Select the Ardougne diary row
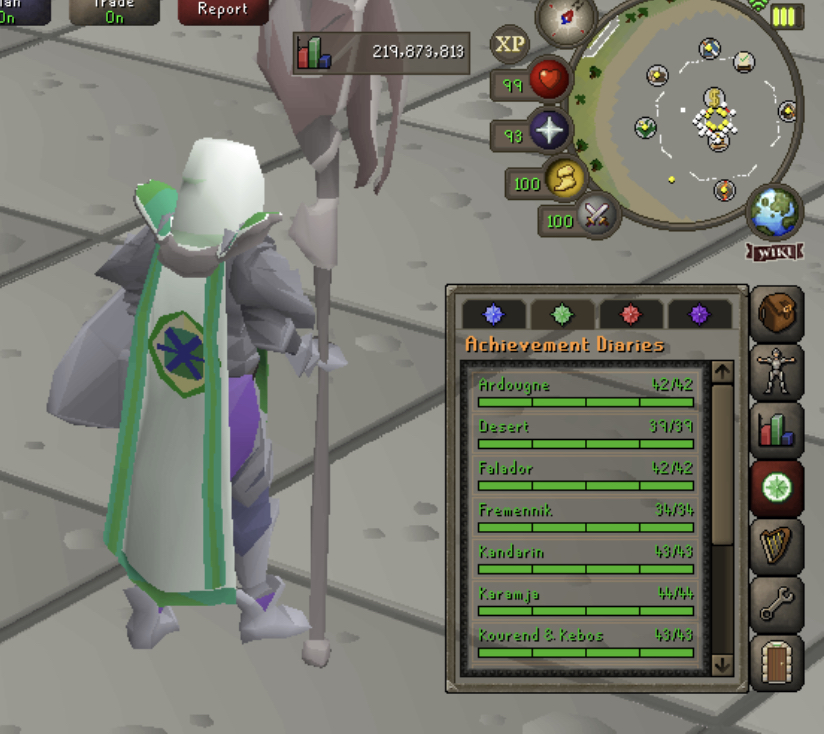The image size is (824, 734). tap(586, 391)
